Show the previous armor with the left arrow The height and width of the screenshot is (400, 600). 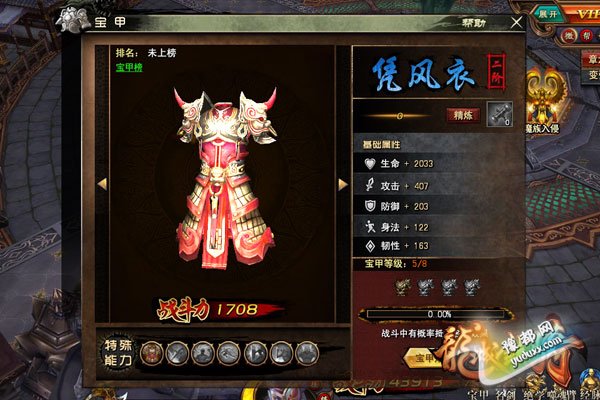(x=101, y=184)
